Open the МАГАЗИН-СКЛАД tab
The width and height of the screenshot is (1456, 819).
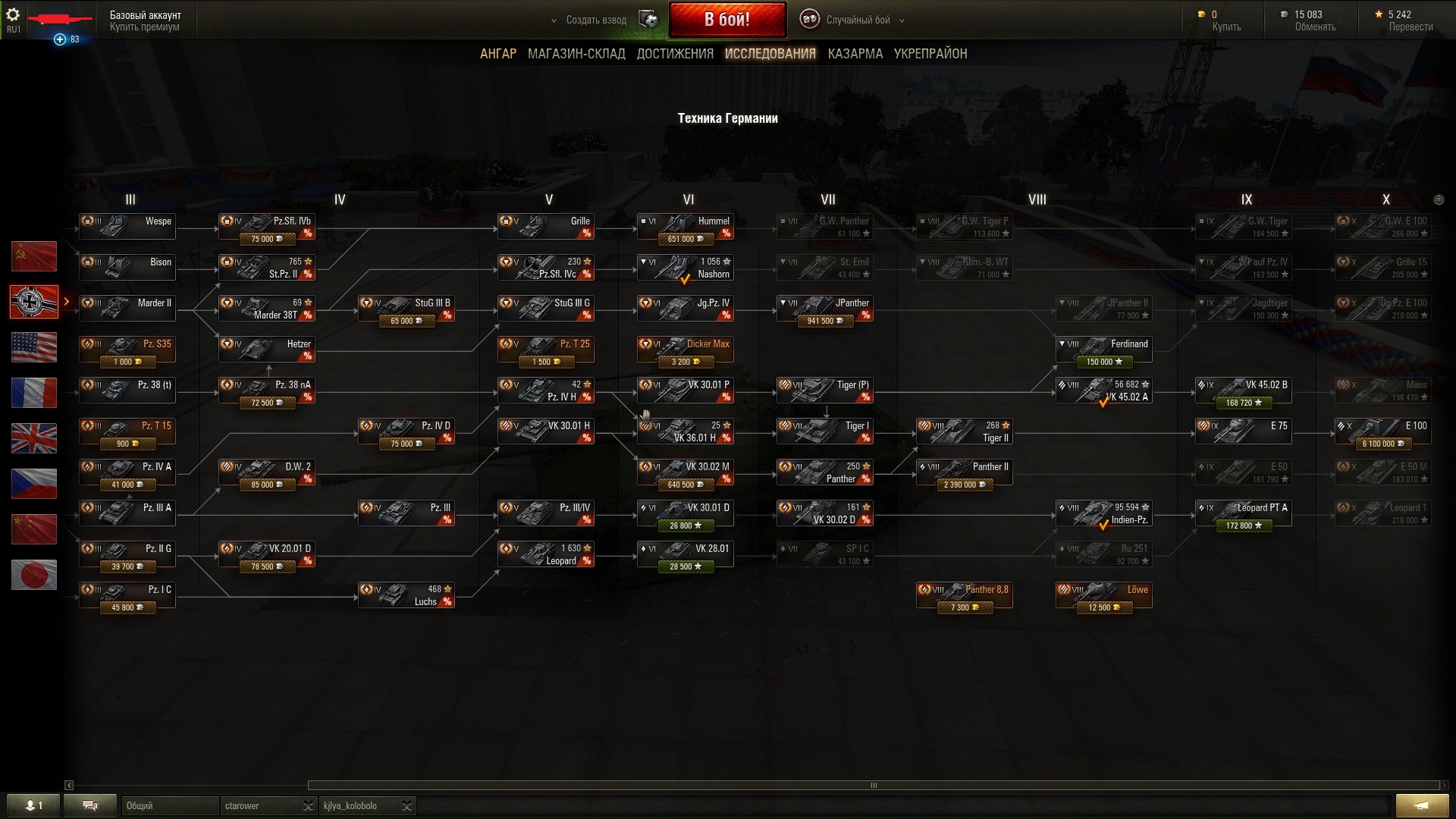tap(576, 54)
